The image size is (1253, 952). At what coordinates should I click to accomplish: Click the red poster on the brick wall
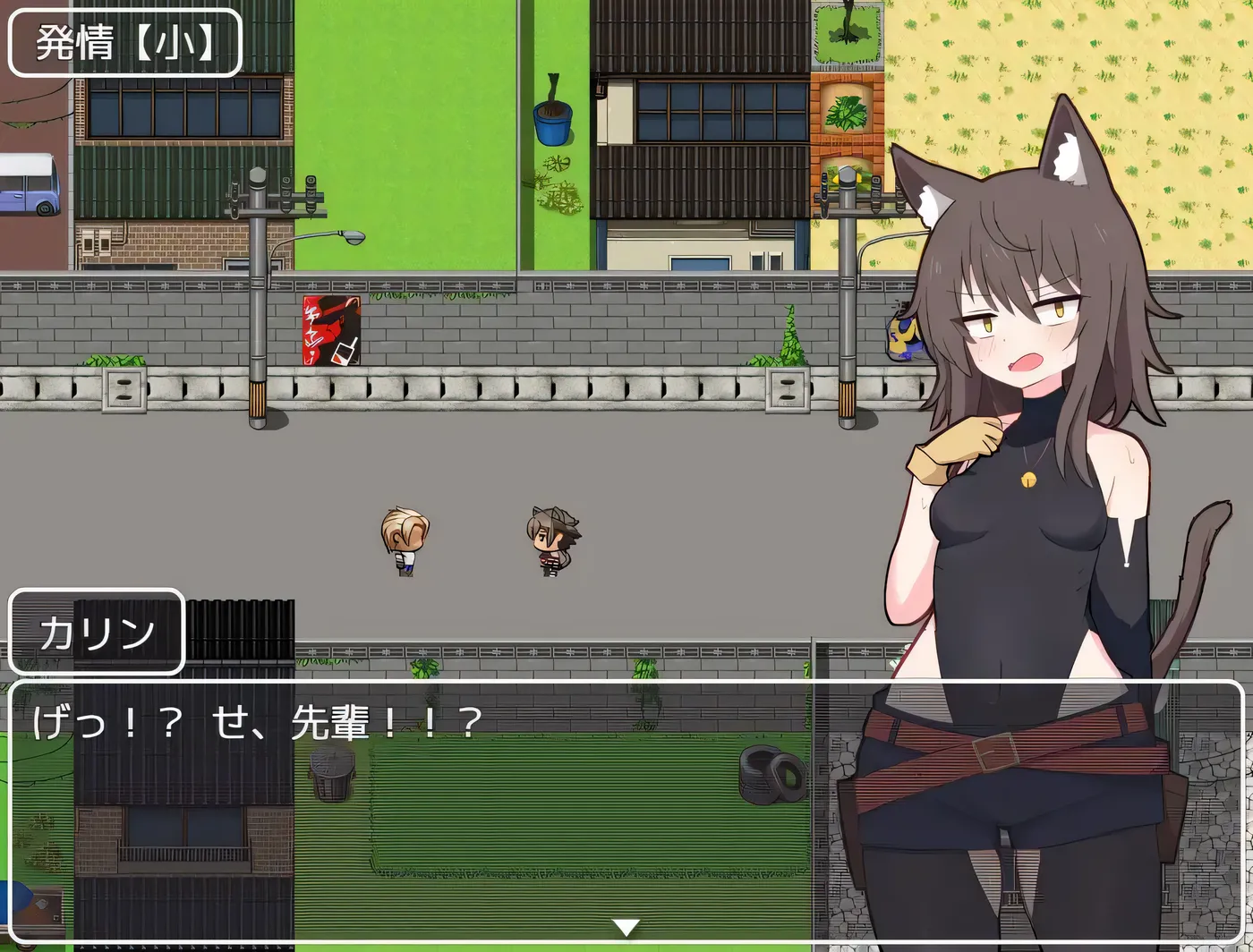coord(330,331)
